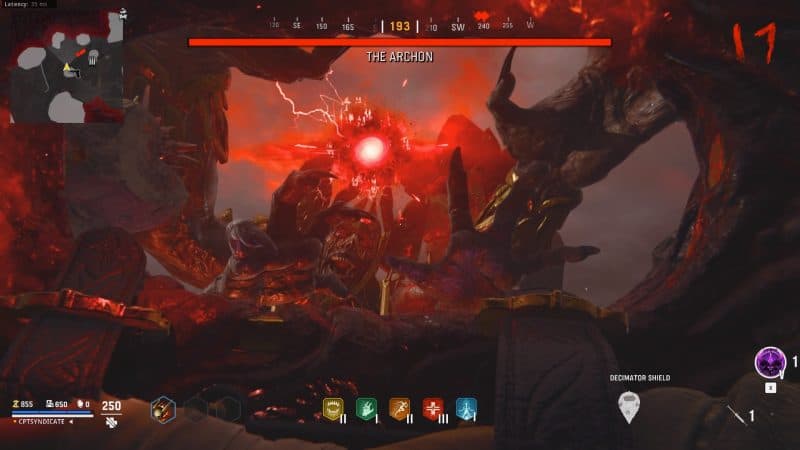Click the minimap in the corner

coord(66,67)
